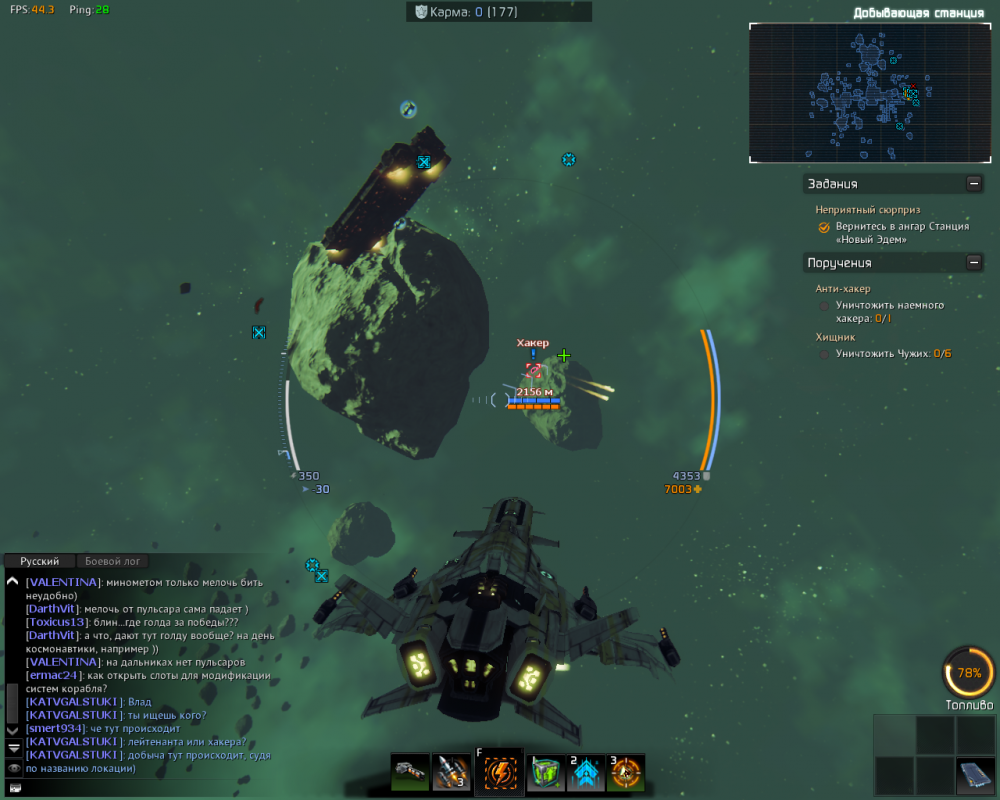
Task: Collapse the Поручения panel
Action: coord(973,262)
